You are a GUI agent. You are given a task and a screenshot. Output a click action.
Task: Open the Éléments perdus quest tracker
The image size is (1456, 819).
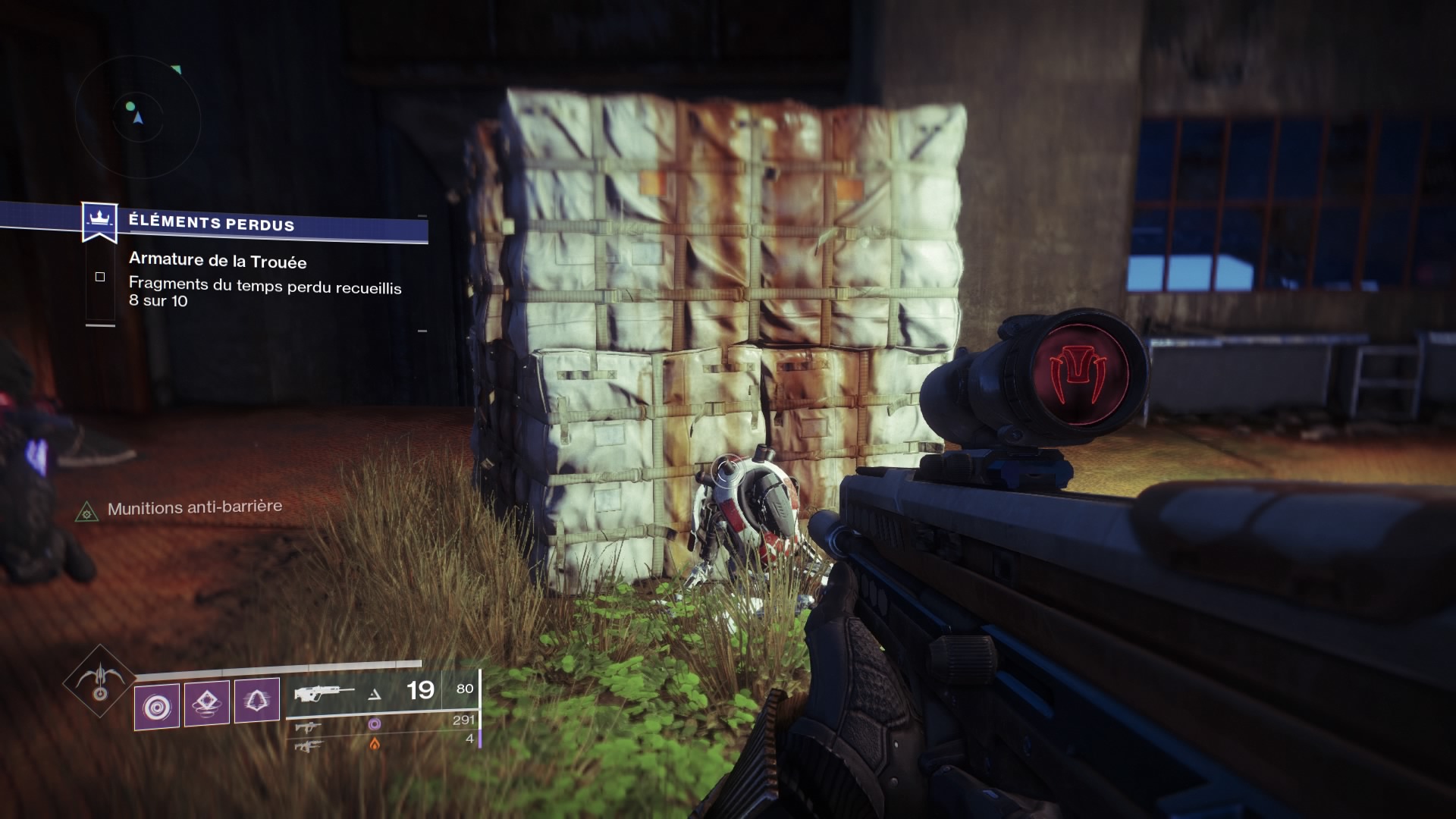point(211,223)
